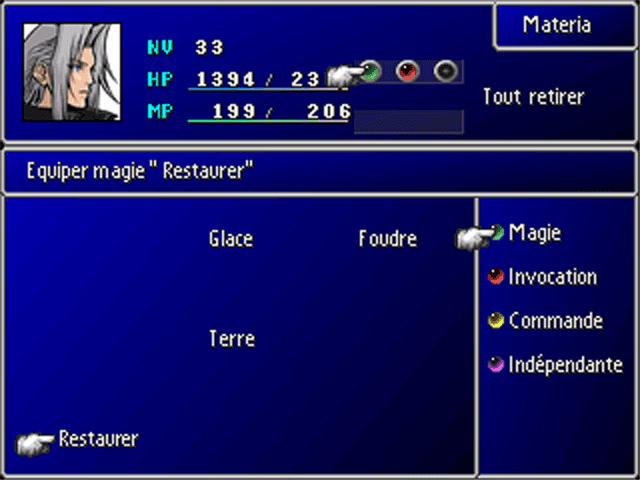Select the green materia slot

click(x=372, y=71)
